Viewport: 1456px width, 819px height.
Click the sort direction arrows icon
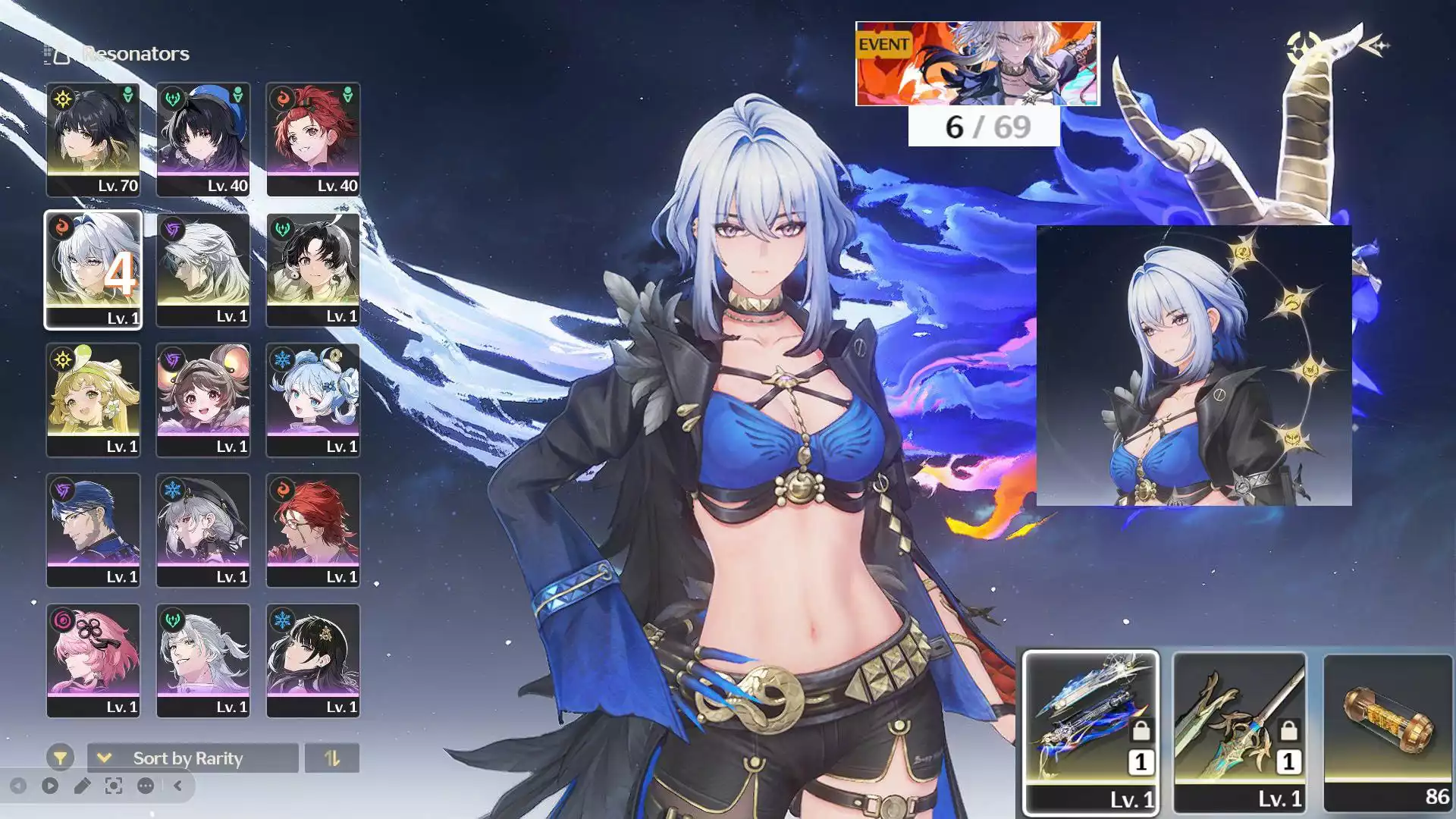tap(331, 758)
